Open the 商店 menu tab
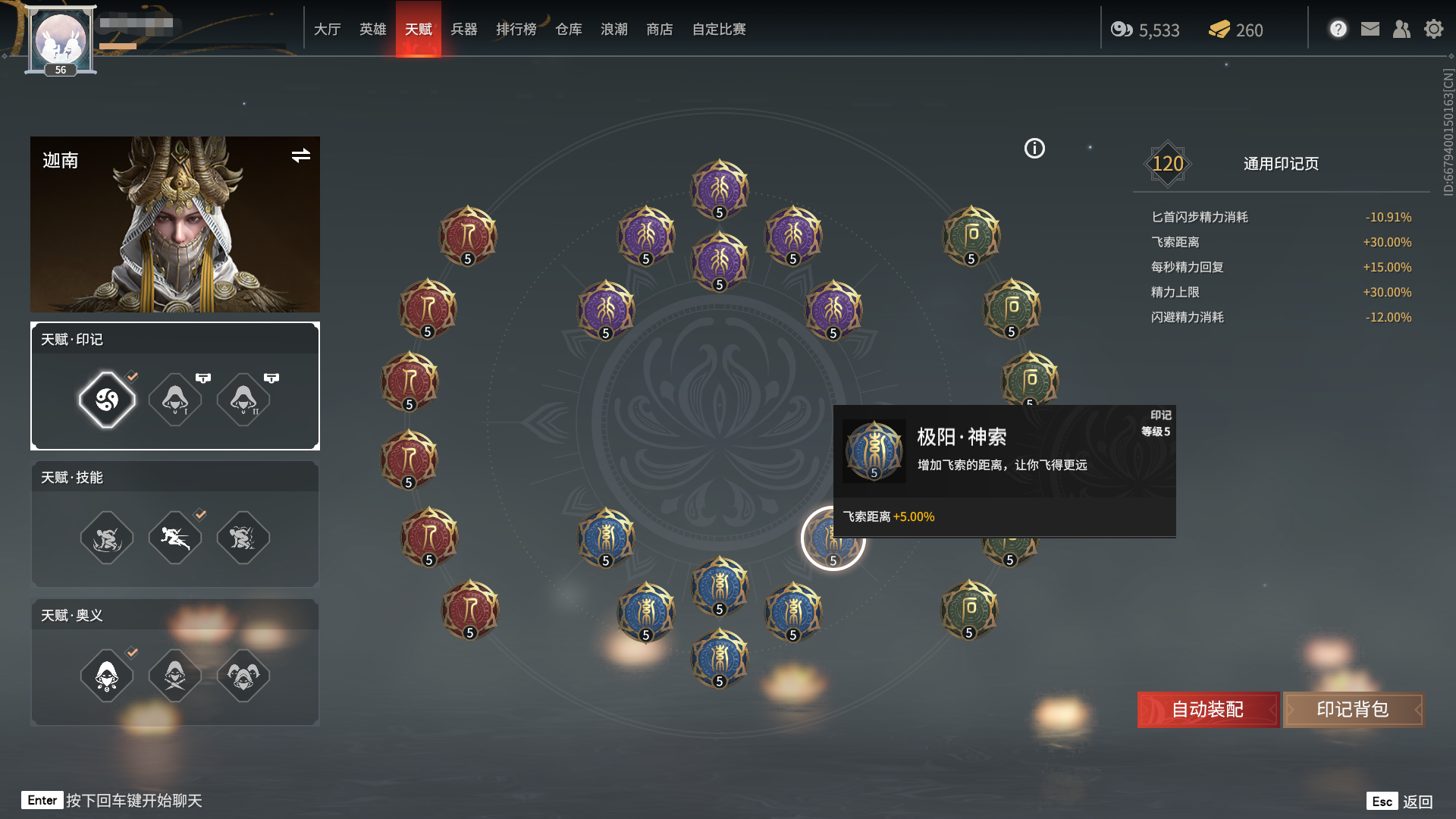Viewport: 1456px width, 819px height. tap(659, 29)
